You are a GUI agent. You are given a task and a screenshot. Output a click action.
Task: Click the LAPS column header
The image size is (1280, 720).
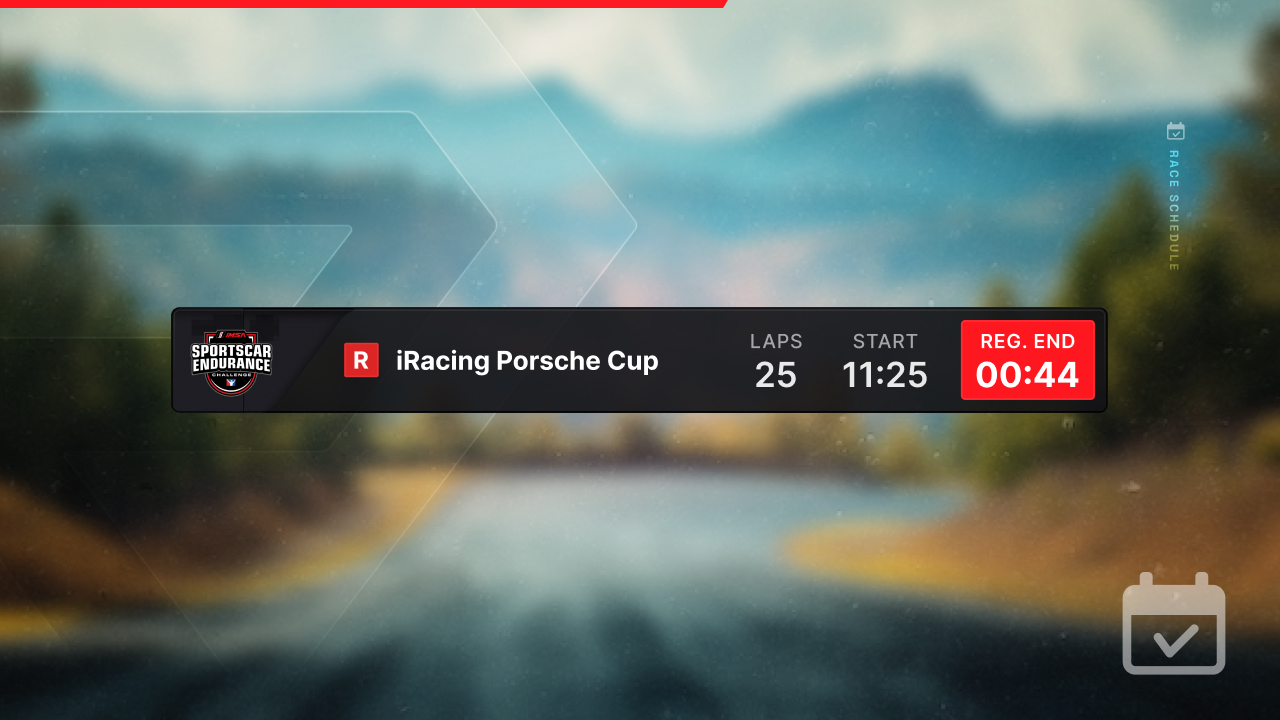coord(776,341)
